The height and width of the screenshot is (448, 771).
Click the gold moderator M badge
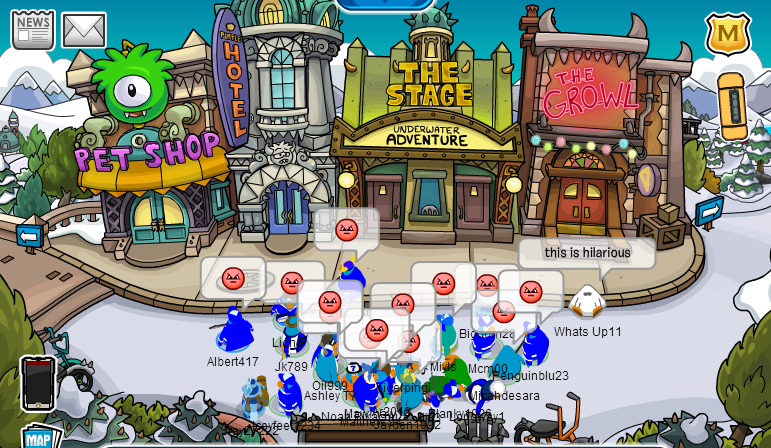[728, 34]
